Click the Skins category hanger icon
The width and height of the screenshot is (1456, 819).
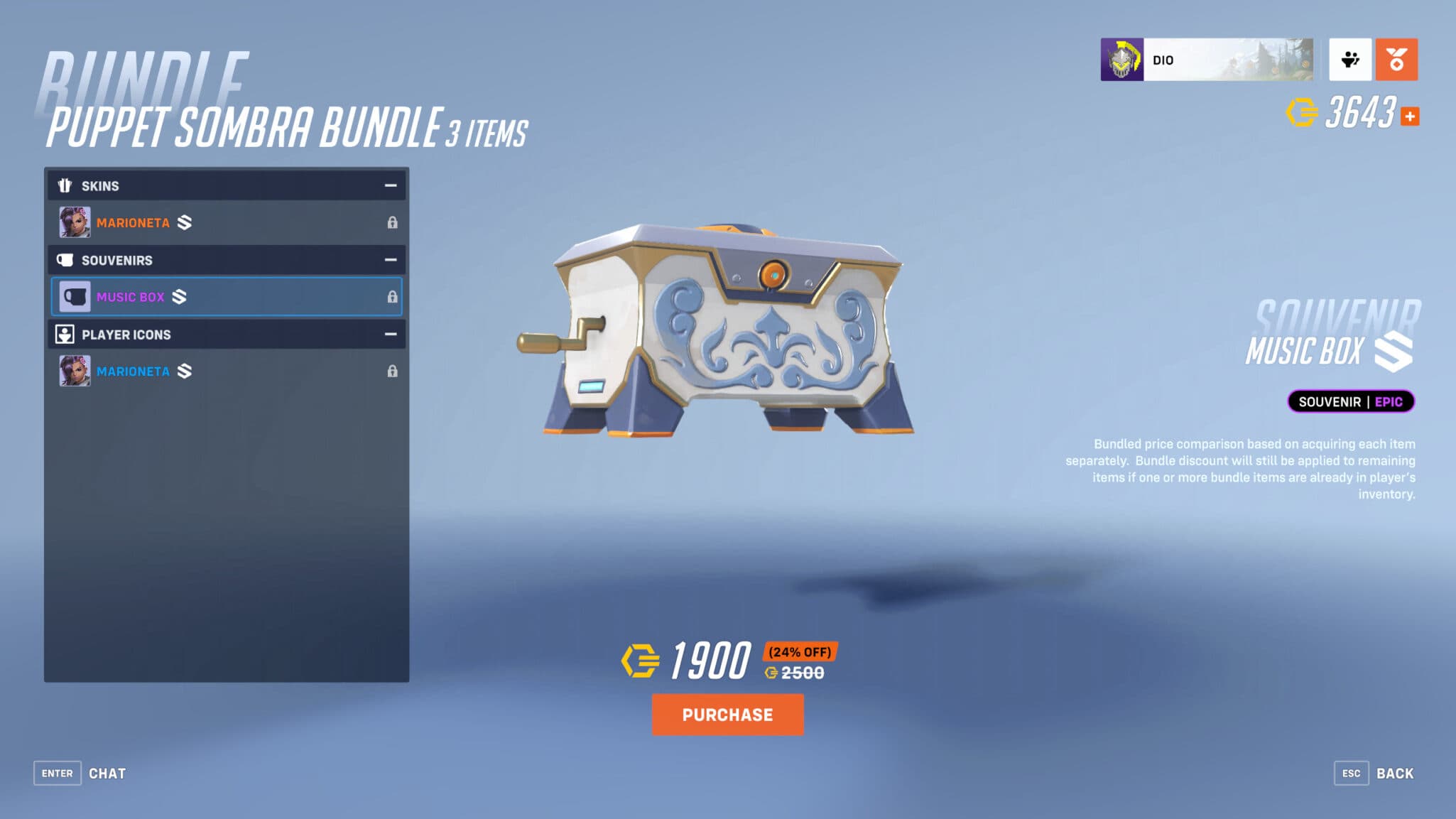[65, 185]
